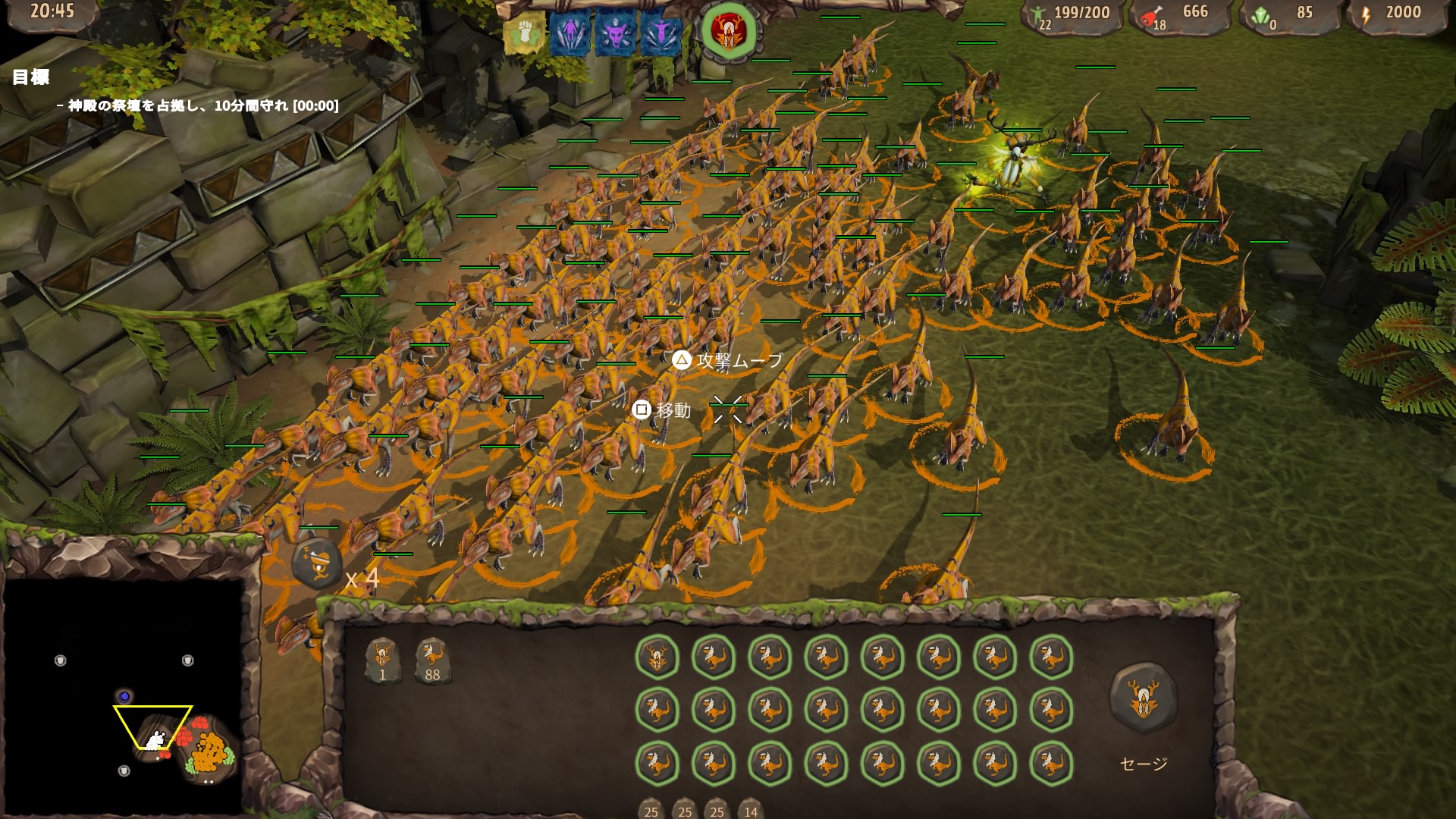The height and width of the screenshot is (819, 1456).
Task: Select the Sage group with count 1
Action: tap(383, 661)
